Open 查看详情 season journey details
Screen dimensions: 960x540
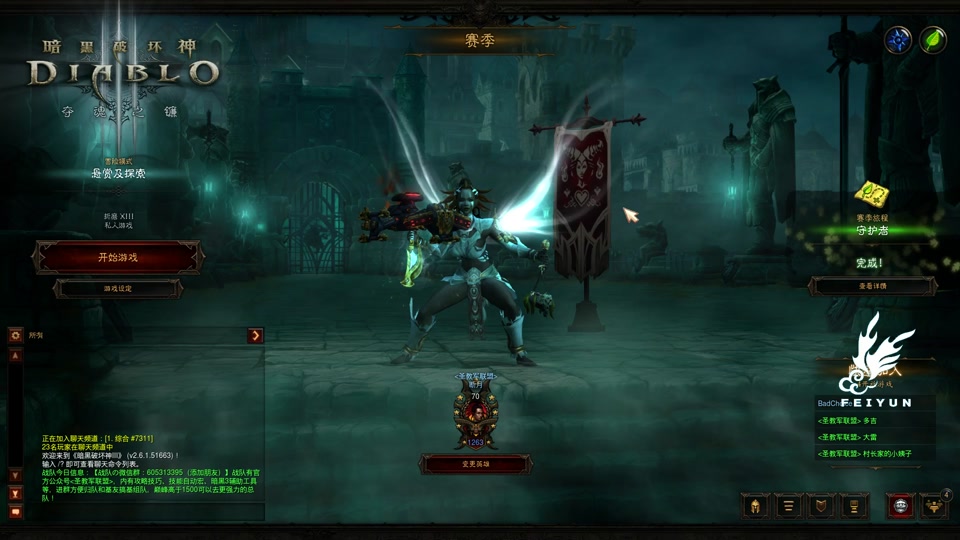coord(872,286)
